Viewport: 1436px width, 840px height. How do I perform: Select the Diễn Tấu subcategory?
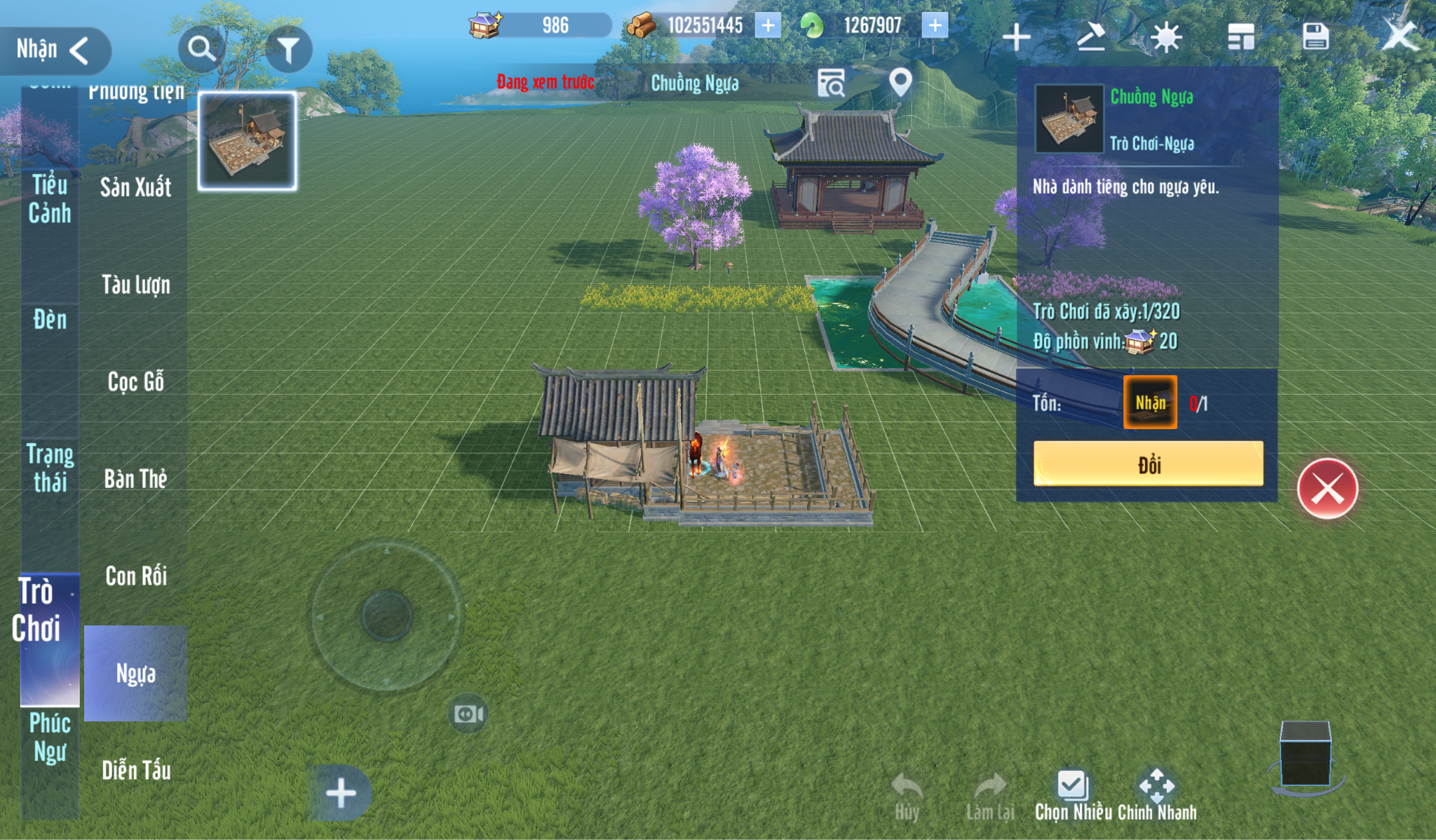tap(135, 770)
